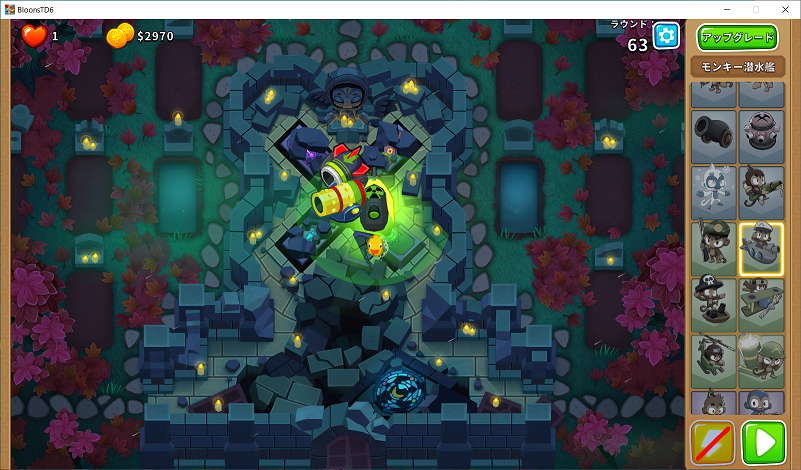The width and height of the screenshot is (801, 470).
Task: Pick the Monkey Ace plane tower
Action: click(762, 303)
